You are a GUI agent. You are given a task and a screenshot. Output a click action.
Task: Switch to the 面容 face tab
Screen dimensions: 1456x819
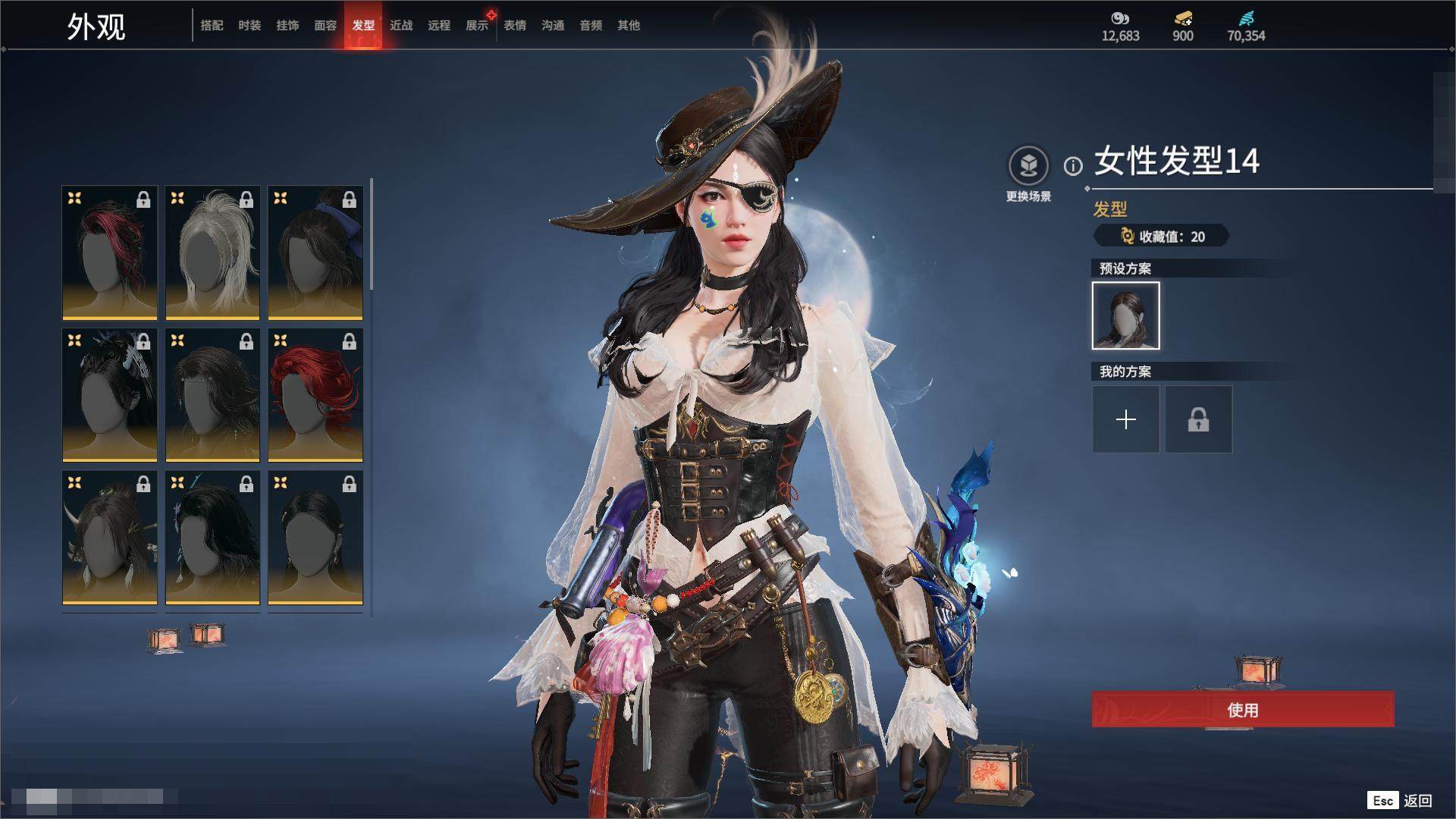pos(325,26)
